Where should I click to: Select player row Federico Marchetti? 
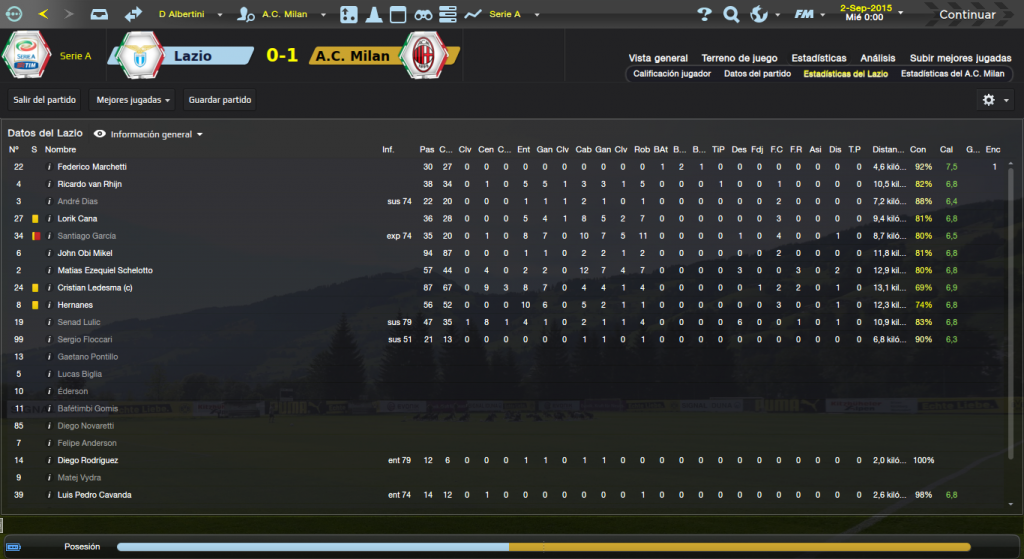click(92, 167)
